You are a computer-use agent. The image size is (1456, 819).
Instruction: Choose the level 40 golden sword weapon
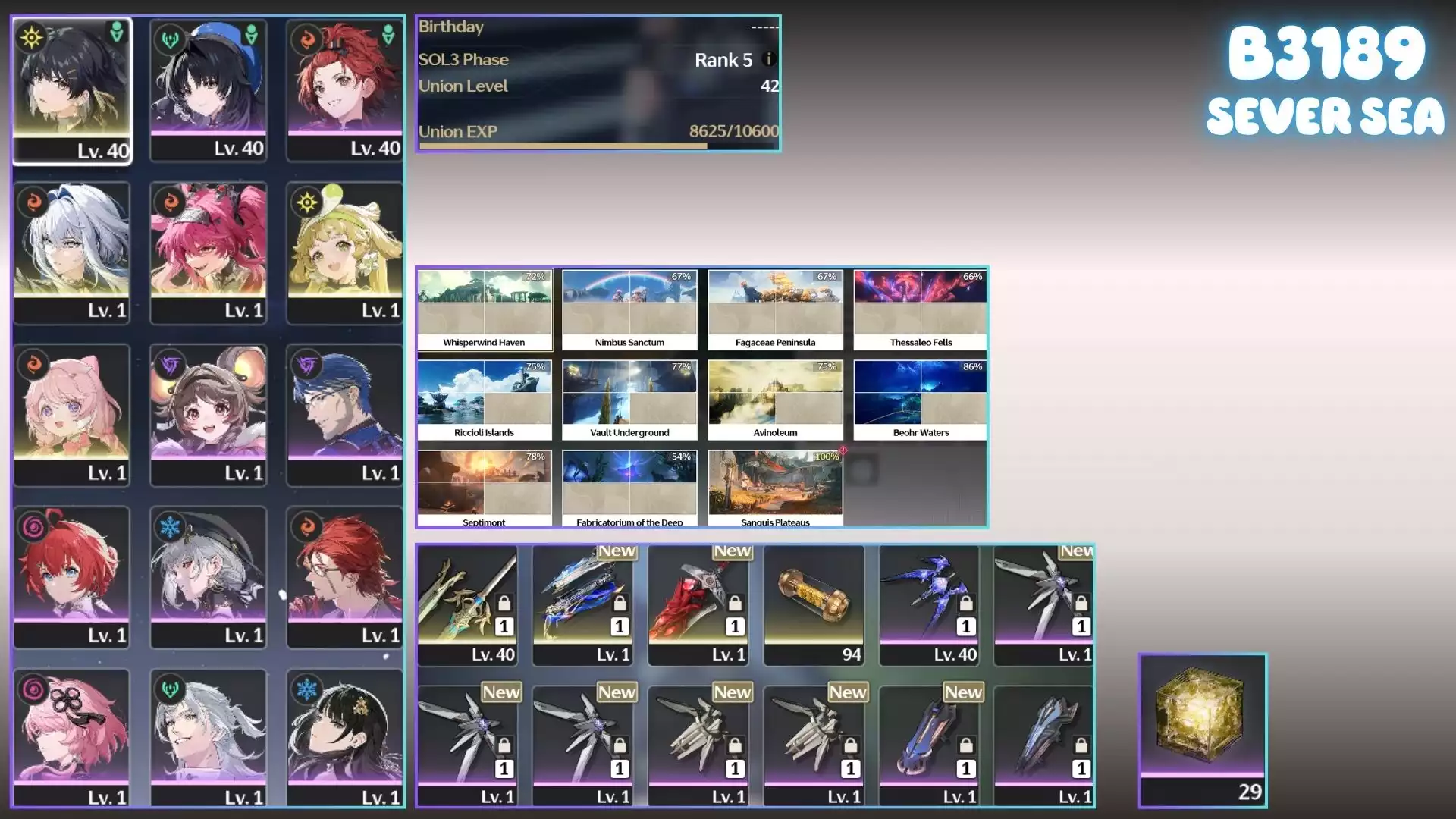click(x=468, y=605)
